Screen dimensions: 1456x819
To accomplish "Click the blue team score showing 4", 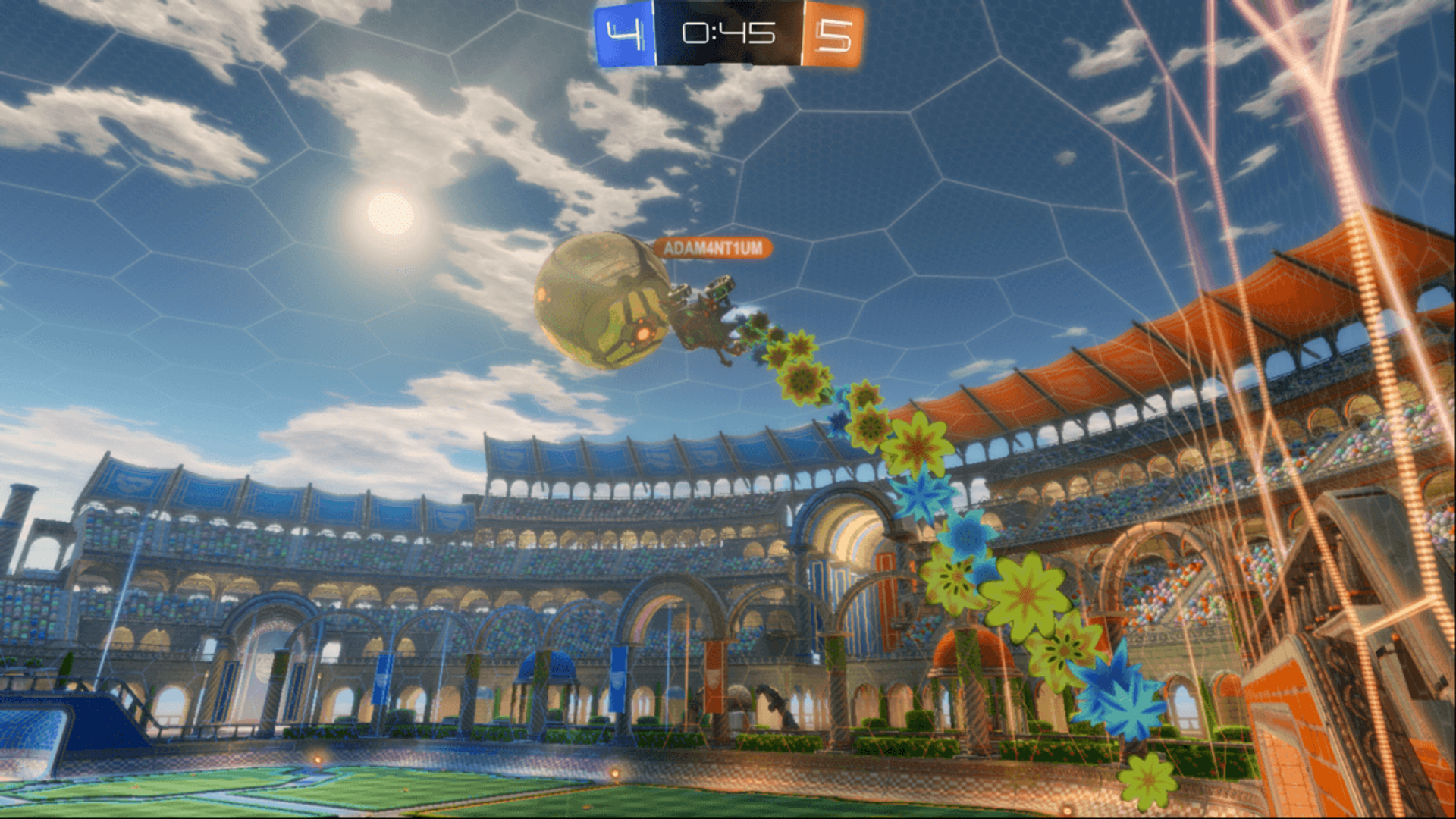I will coord(623,32).
